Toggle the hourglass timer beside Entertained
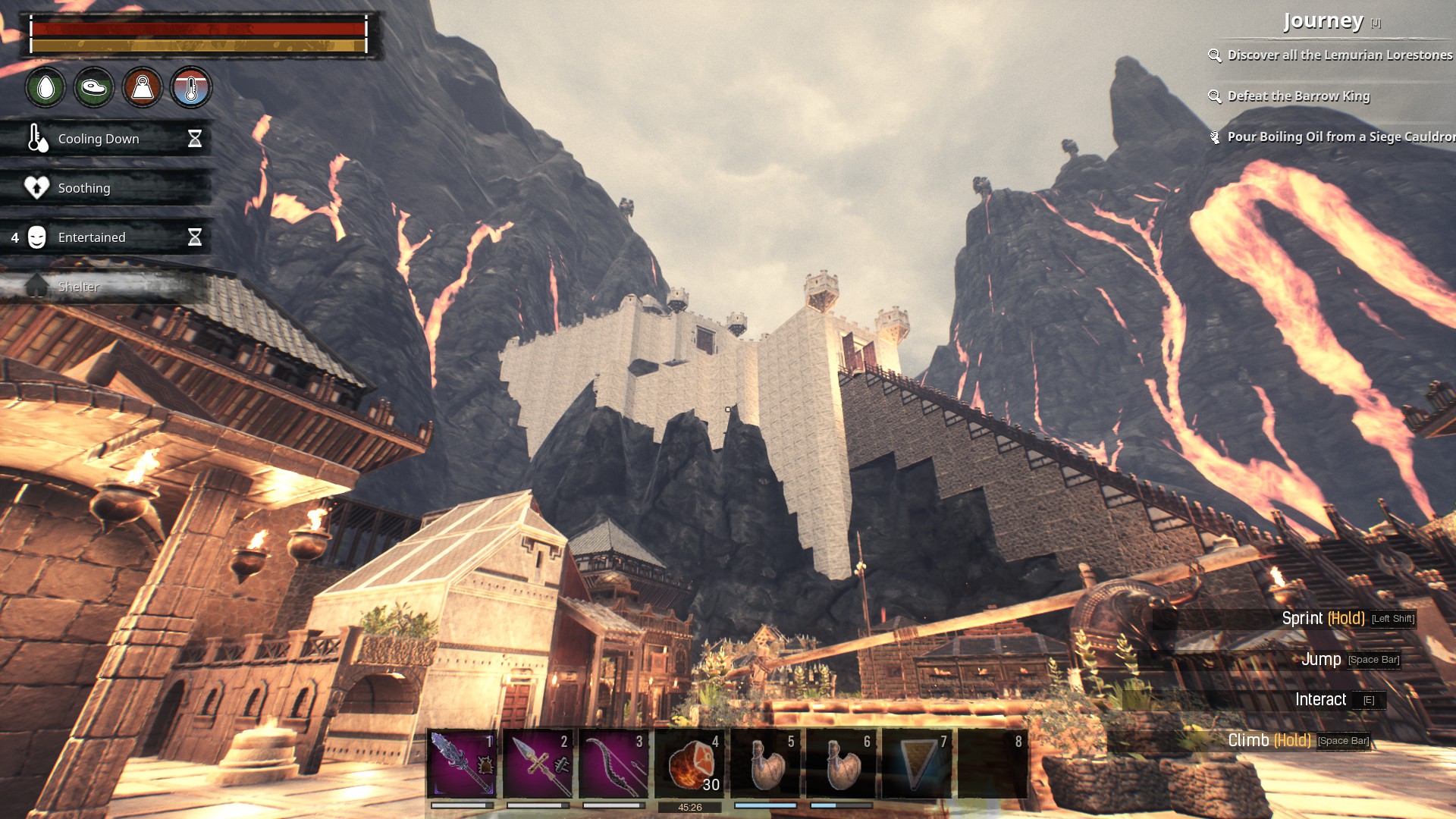The image size is (1456, 819). click(x=196, y=237)
